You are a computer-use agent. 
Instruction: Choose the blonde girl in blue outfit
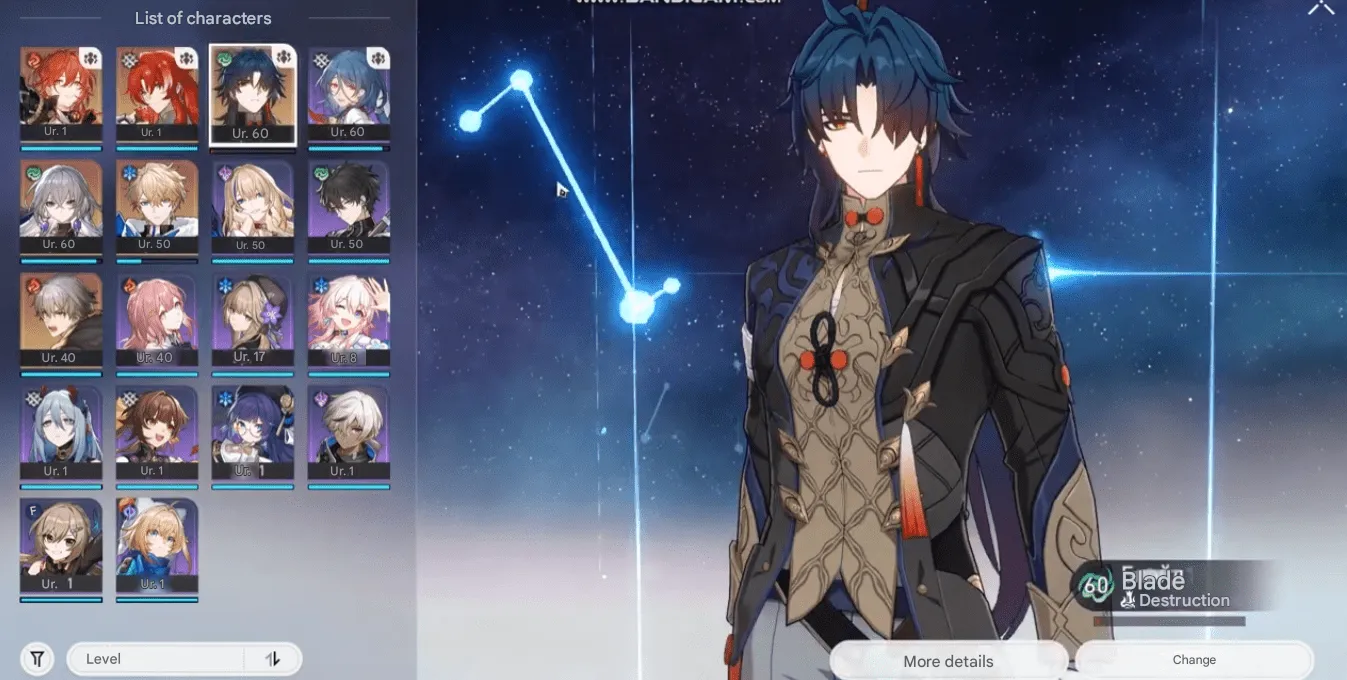tap(157, 546)
